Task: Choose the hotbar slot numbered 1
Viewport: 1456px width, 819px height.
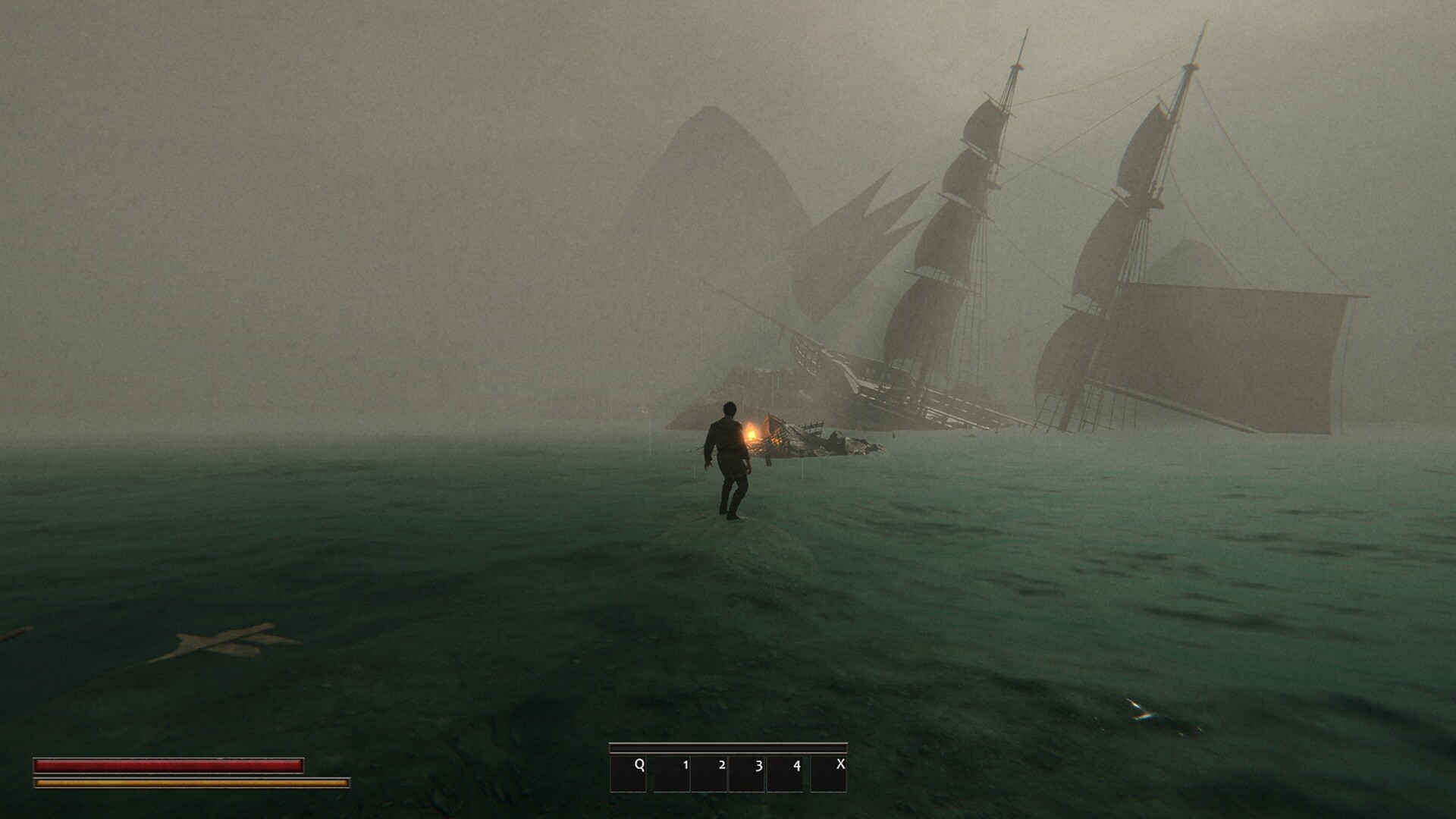Action: [x=672, y=773]
